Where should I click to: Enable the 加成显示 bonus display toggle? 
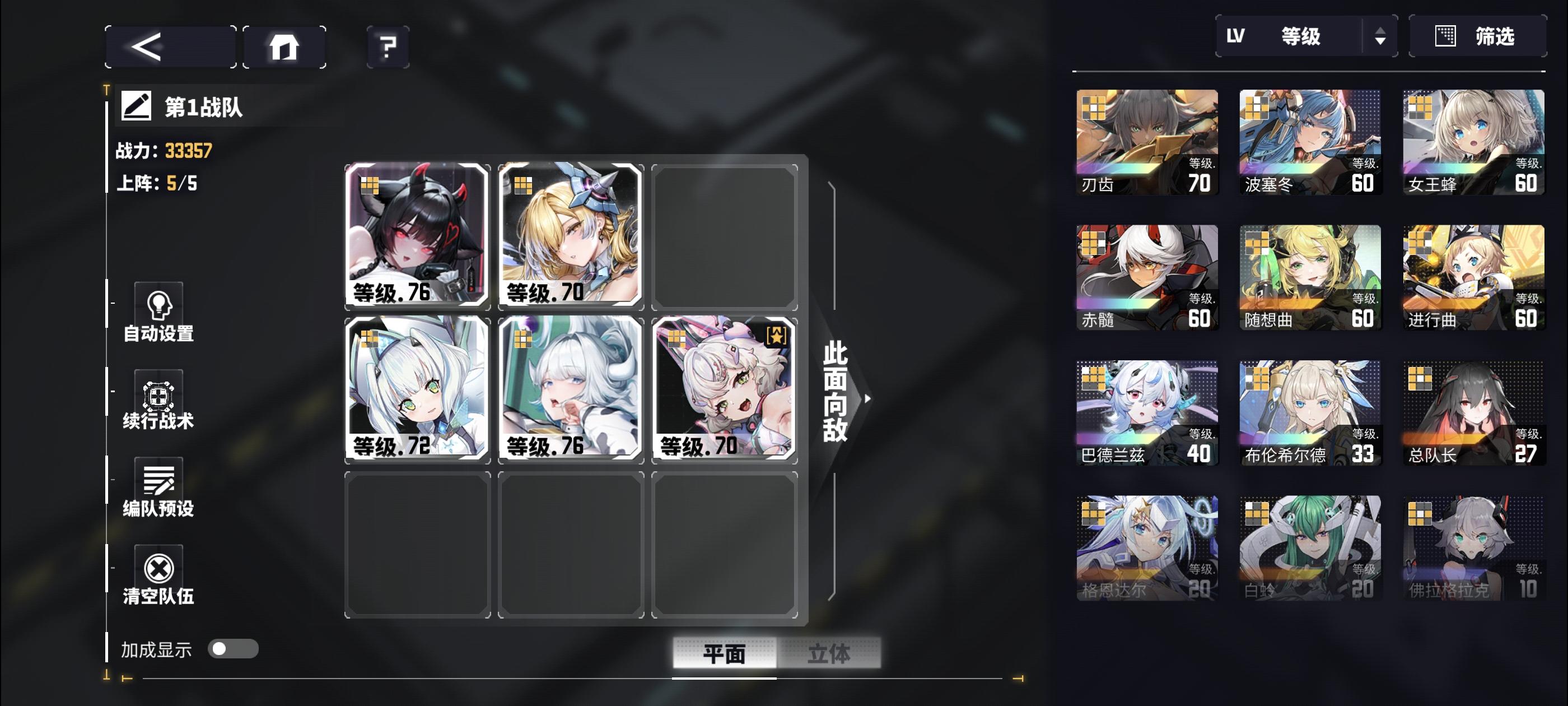tap(234, 650)
